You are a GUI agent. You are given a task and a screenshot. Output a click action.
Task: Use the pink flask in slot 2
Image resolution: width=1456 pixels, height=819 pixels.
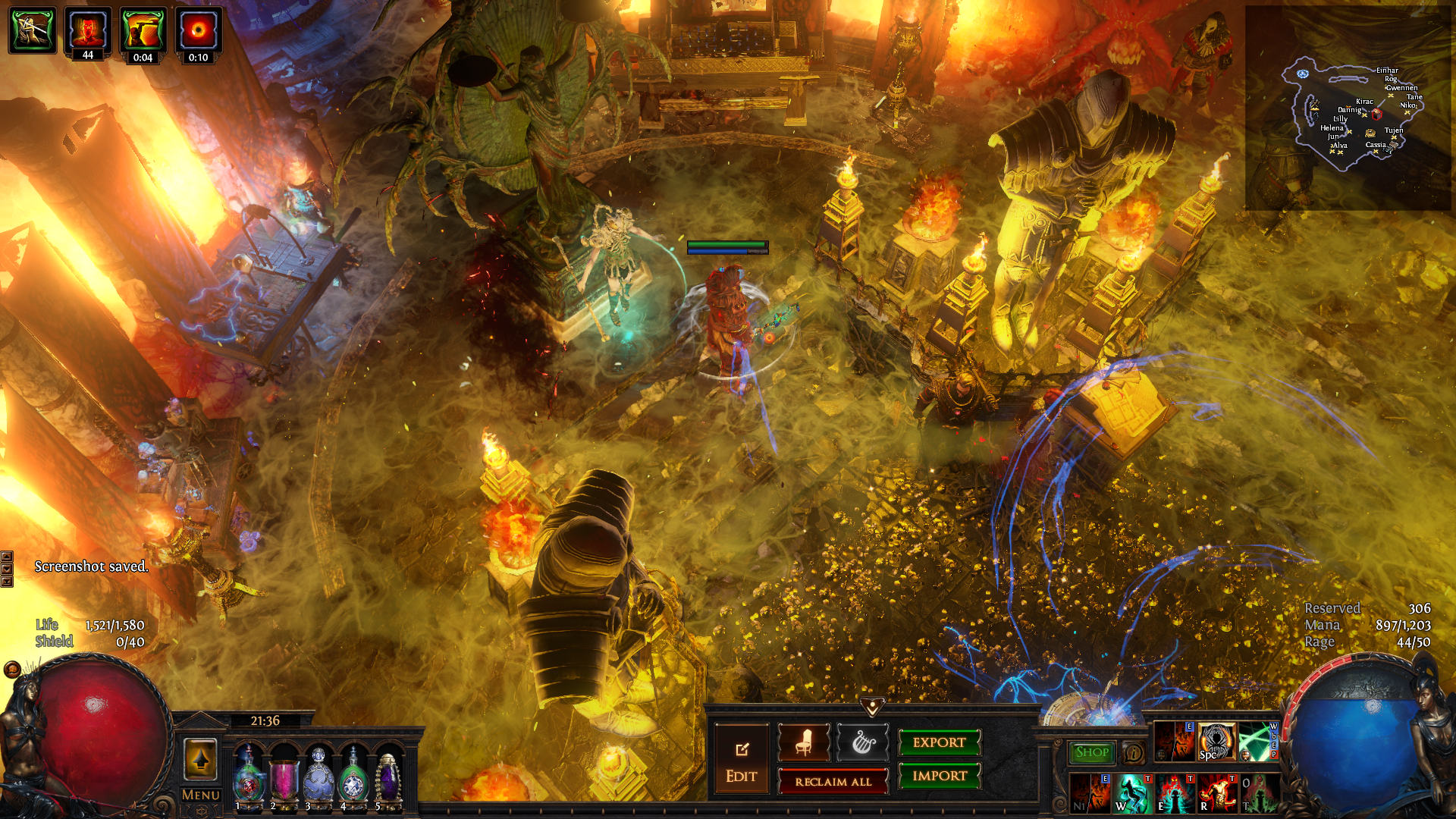pos(284,773)
